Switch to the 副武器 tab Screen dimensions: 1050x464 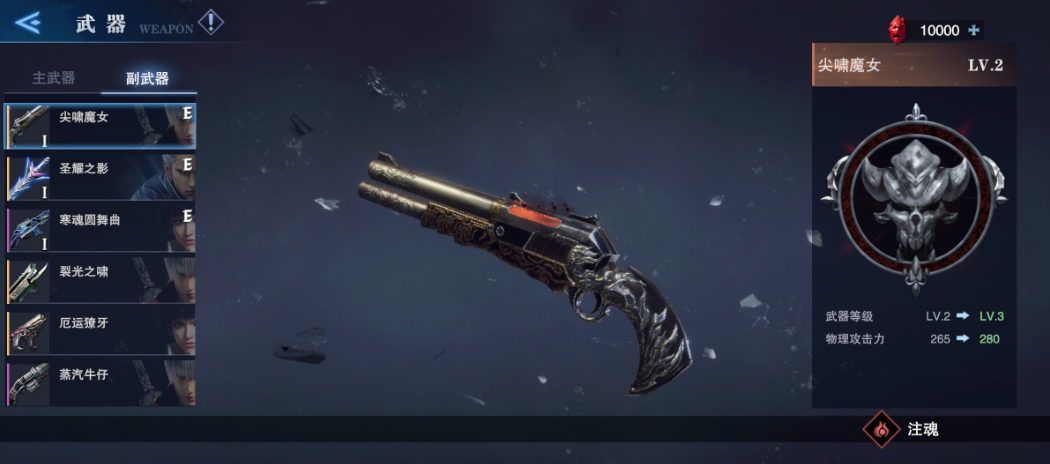click(x=147, y=78)
